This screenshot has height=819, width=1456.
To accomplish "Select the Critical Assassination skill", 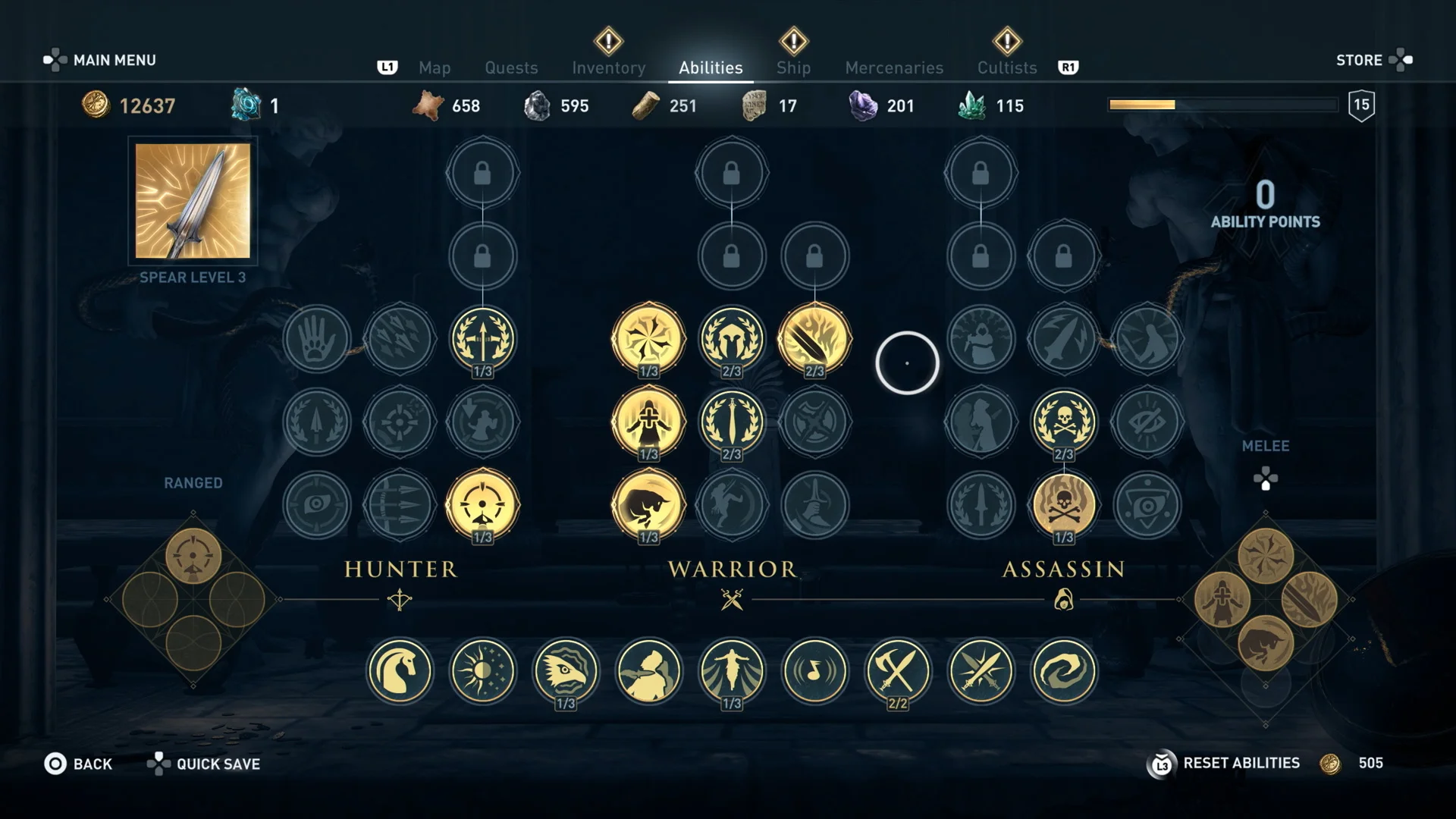I will pyautogui.click(x=1064, y=422).
